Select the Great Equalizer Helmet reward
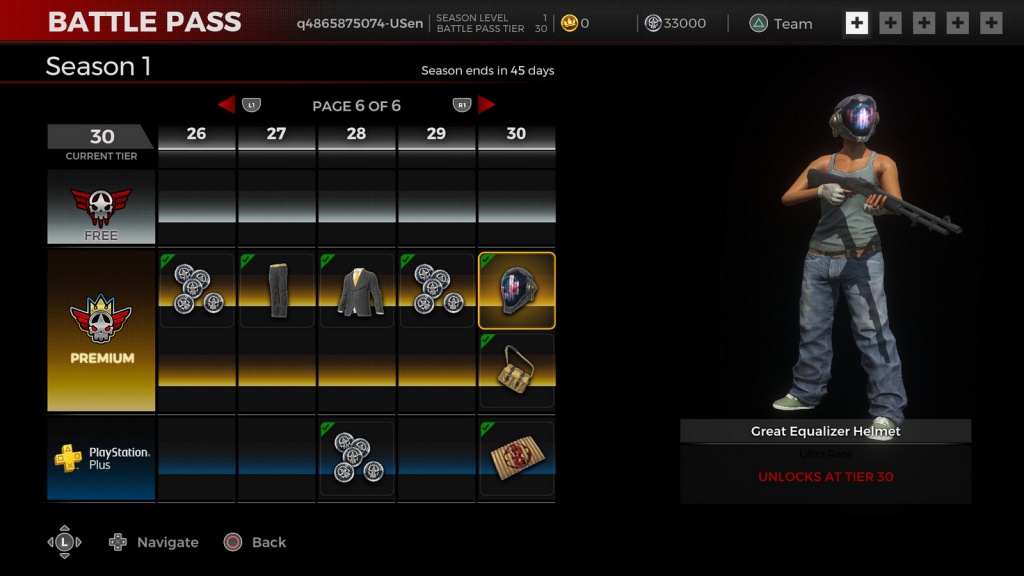The height and width of the screenshot is (576, 1024). [x=517, y=290]
